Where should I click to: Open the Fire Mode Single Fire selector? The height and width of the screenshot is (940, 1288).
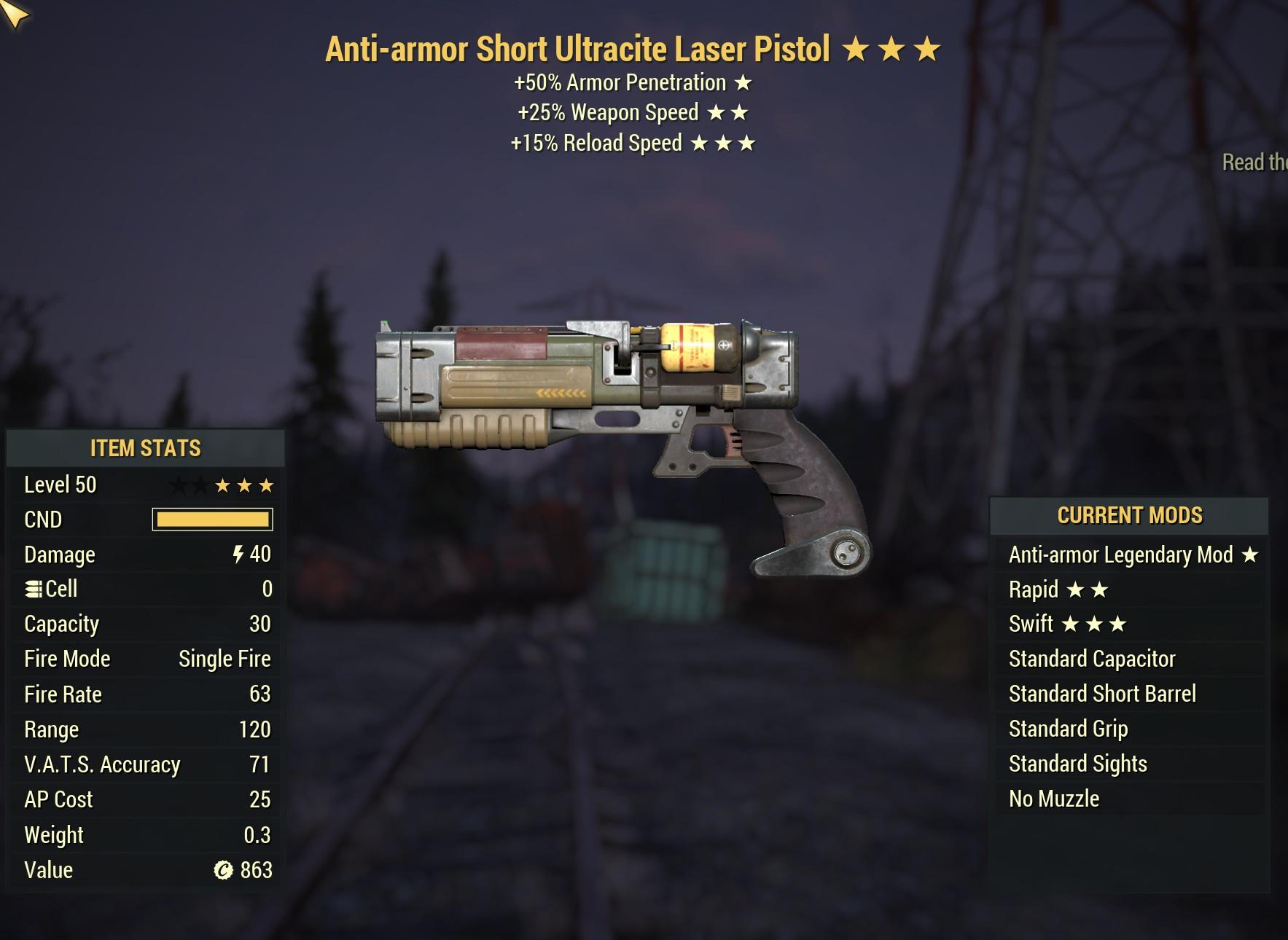click(x=224, y=659)
